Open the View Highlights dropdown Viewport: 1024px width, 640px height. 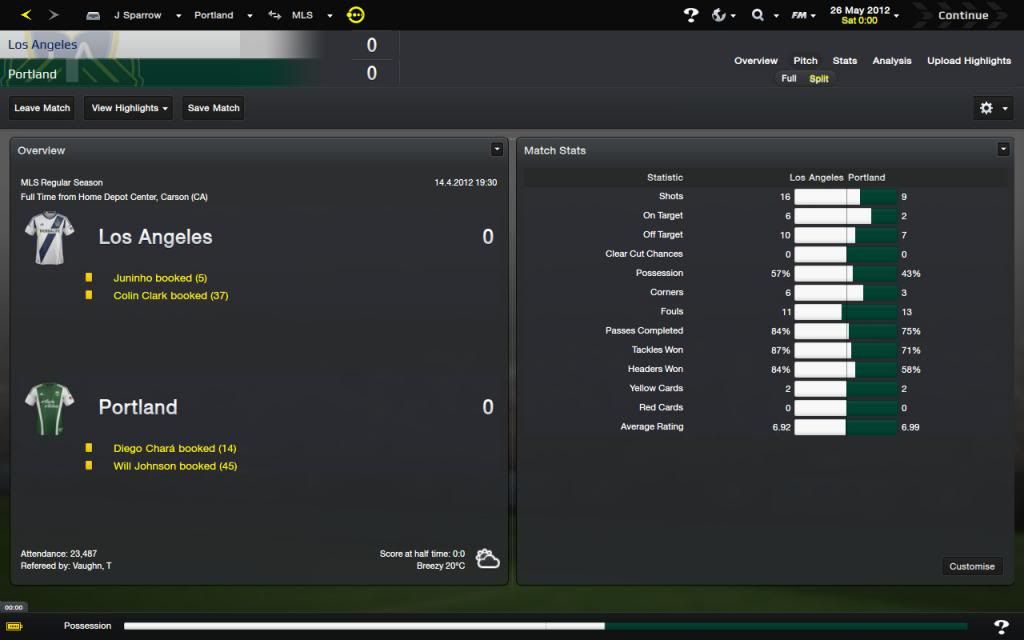click(x=130, y=108)
